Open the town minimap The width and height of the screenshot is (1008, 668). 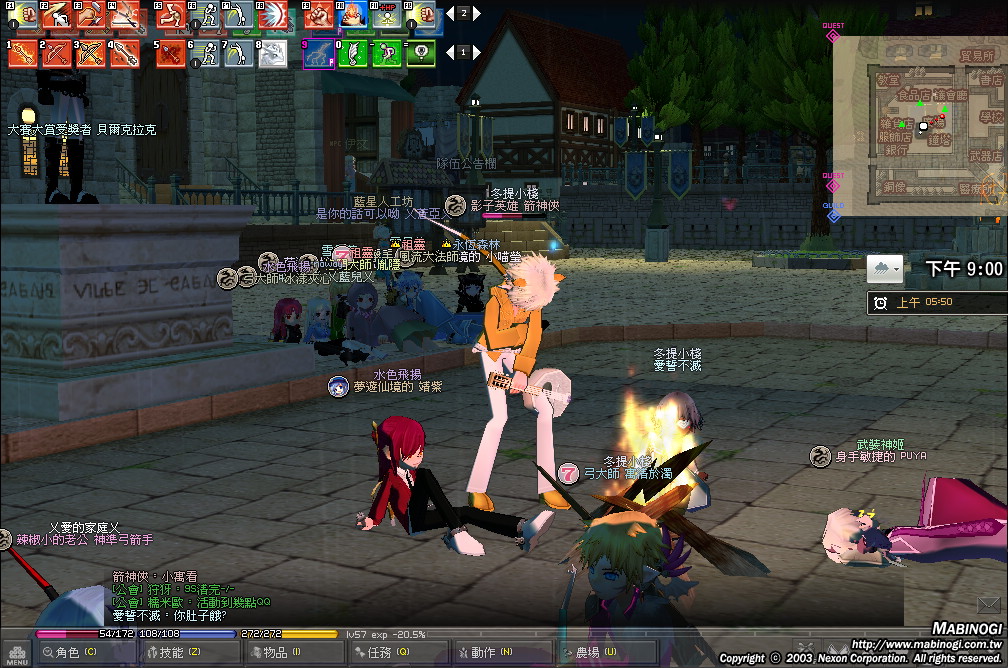click(x=918, y=115)
